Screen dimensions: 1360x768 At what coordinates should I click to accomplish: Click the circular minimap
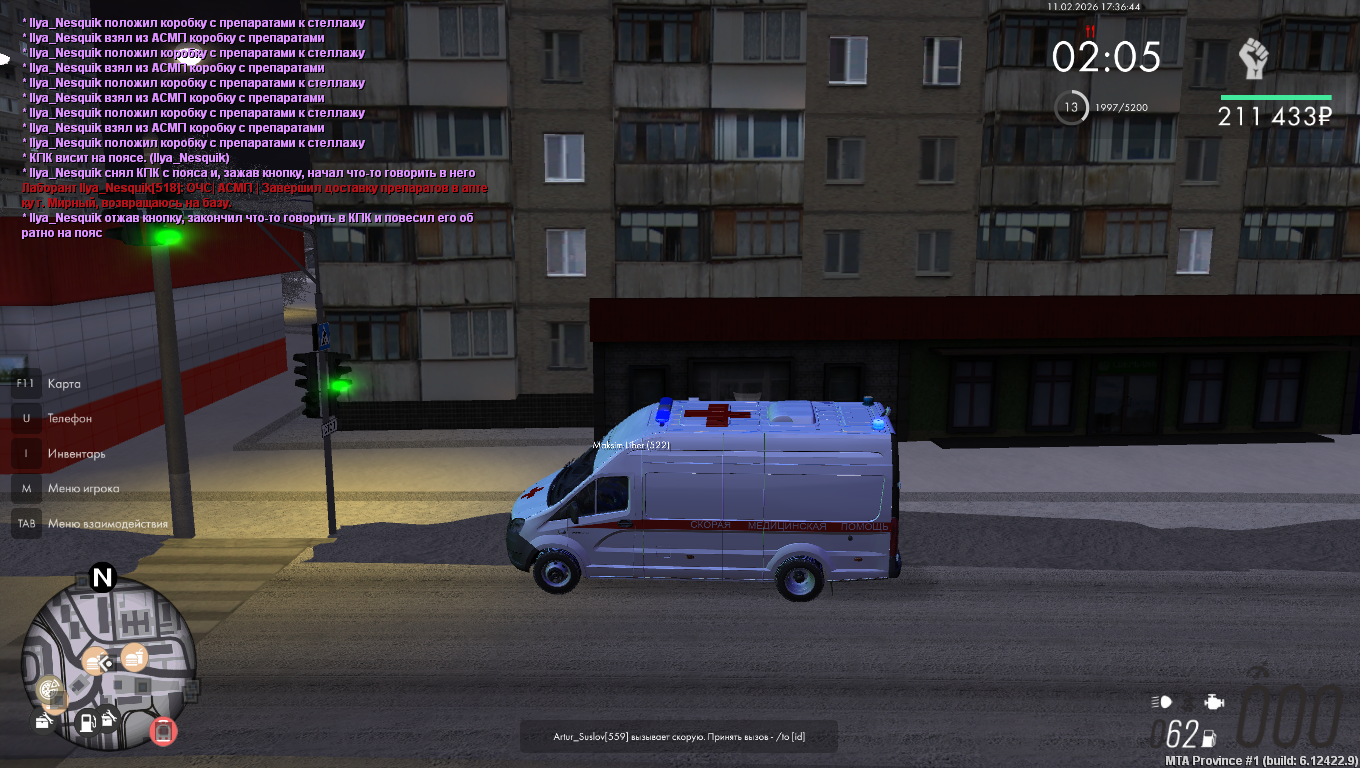(x=108, y=665)
